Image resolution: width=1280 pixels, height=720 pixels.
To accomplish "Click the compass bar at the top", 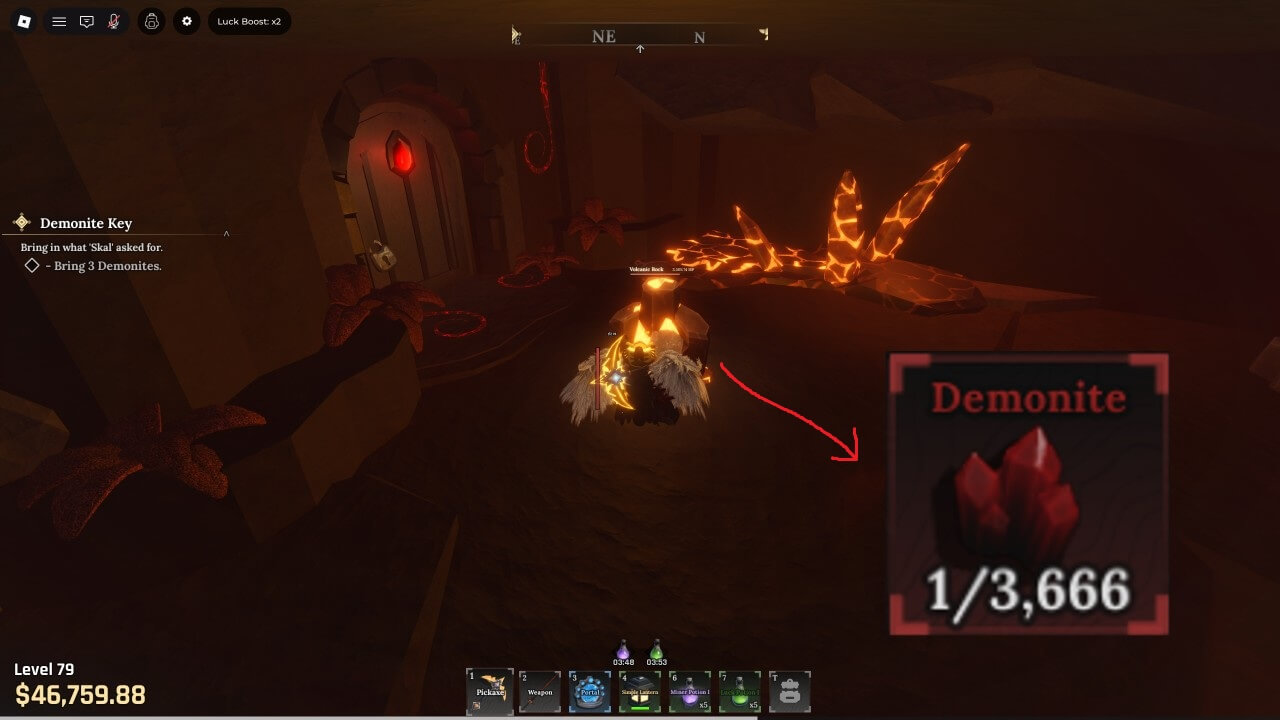I will tap(640, 36).
